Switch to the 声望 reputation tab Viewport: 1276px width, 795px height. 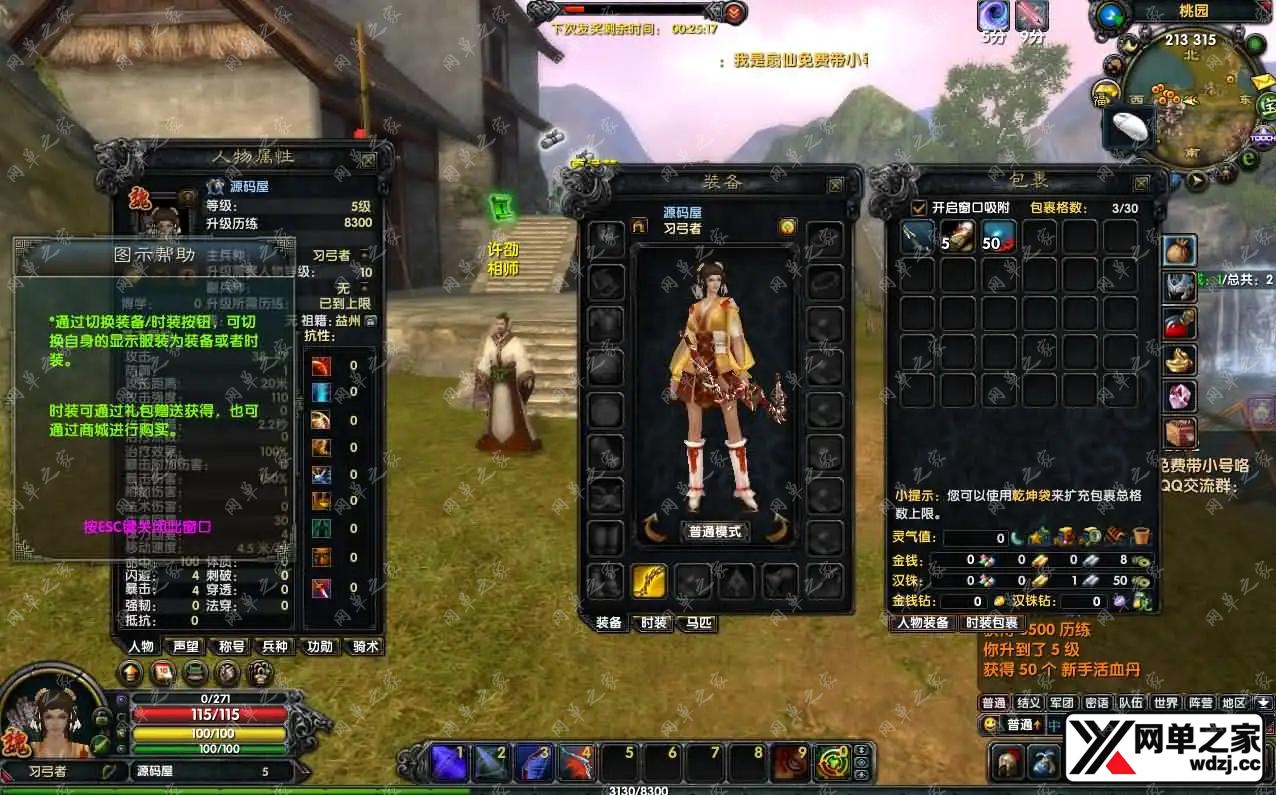click(x=186, y=647)
